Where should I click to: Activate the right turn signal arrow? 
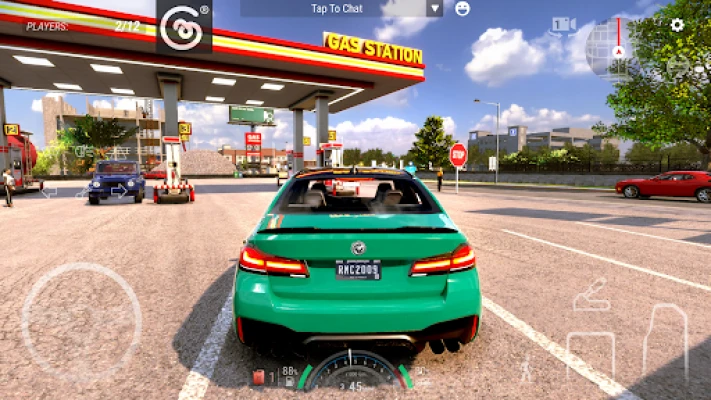point(120,191)
